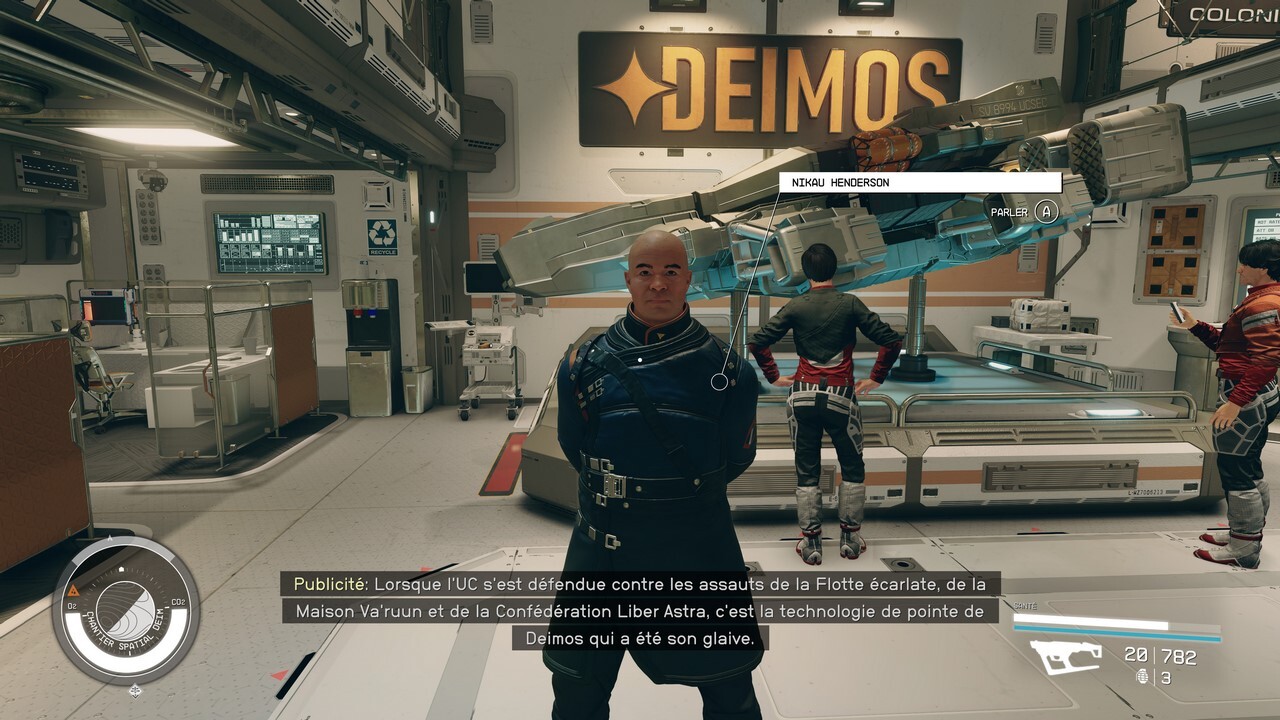Select the equipped weapon icon

[x=1066, y=657]
